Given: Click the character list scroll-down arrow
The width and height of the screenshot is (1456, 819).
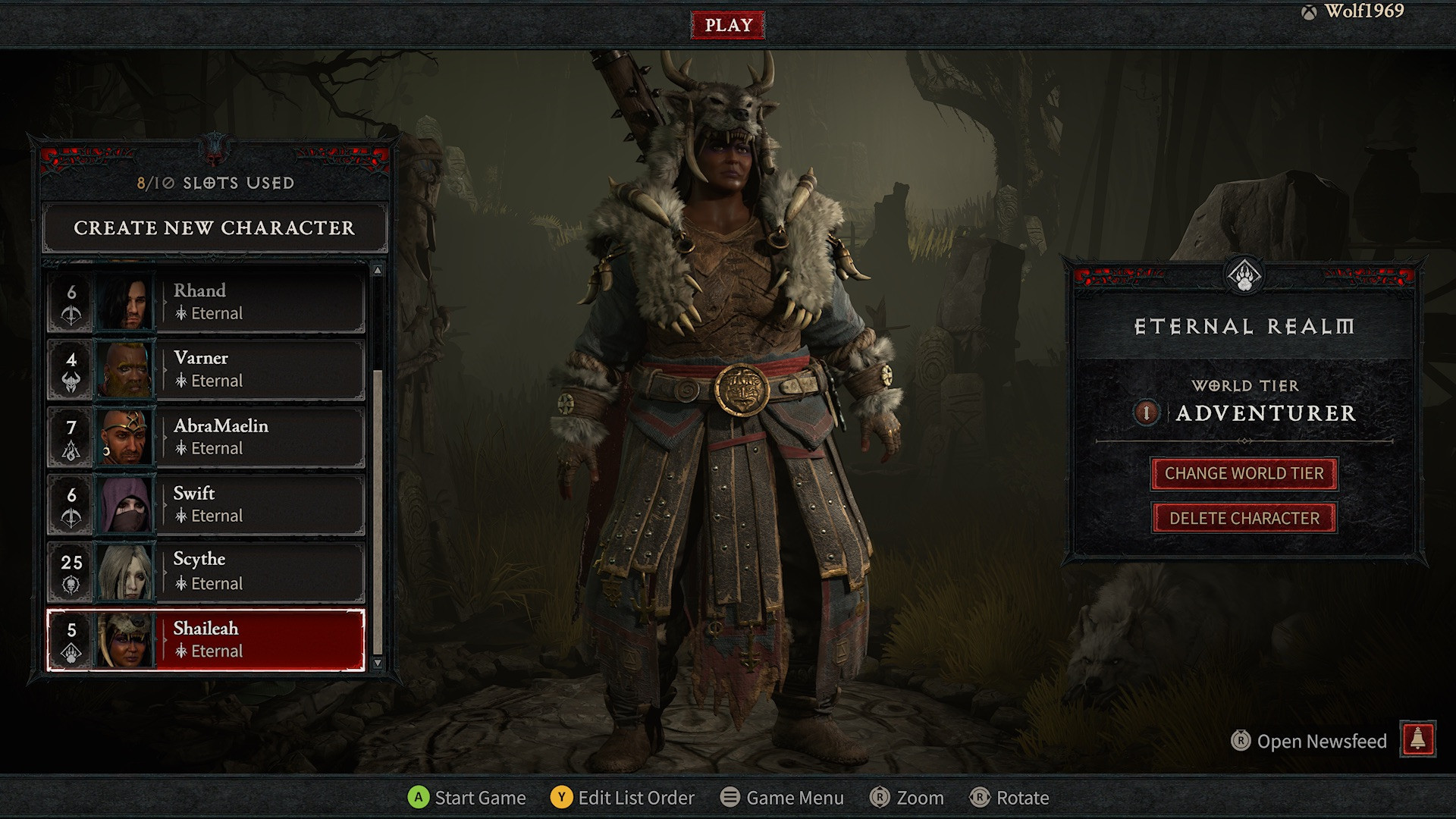Looking at the screenshot, I should coord(378,663).
